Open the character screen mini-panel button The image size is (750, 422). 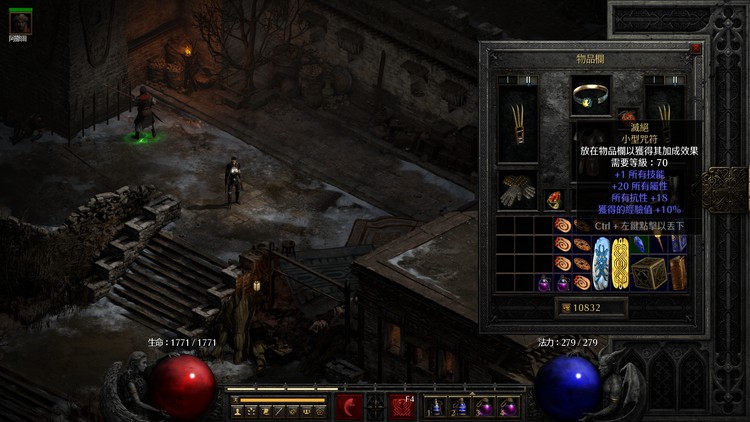point(238,411)
